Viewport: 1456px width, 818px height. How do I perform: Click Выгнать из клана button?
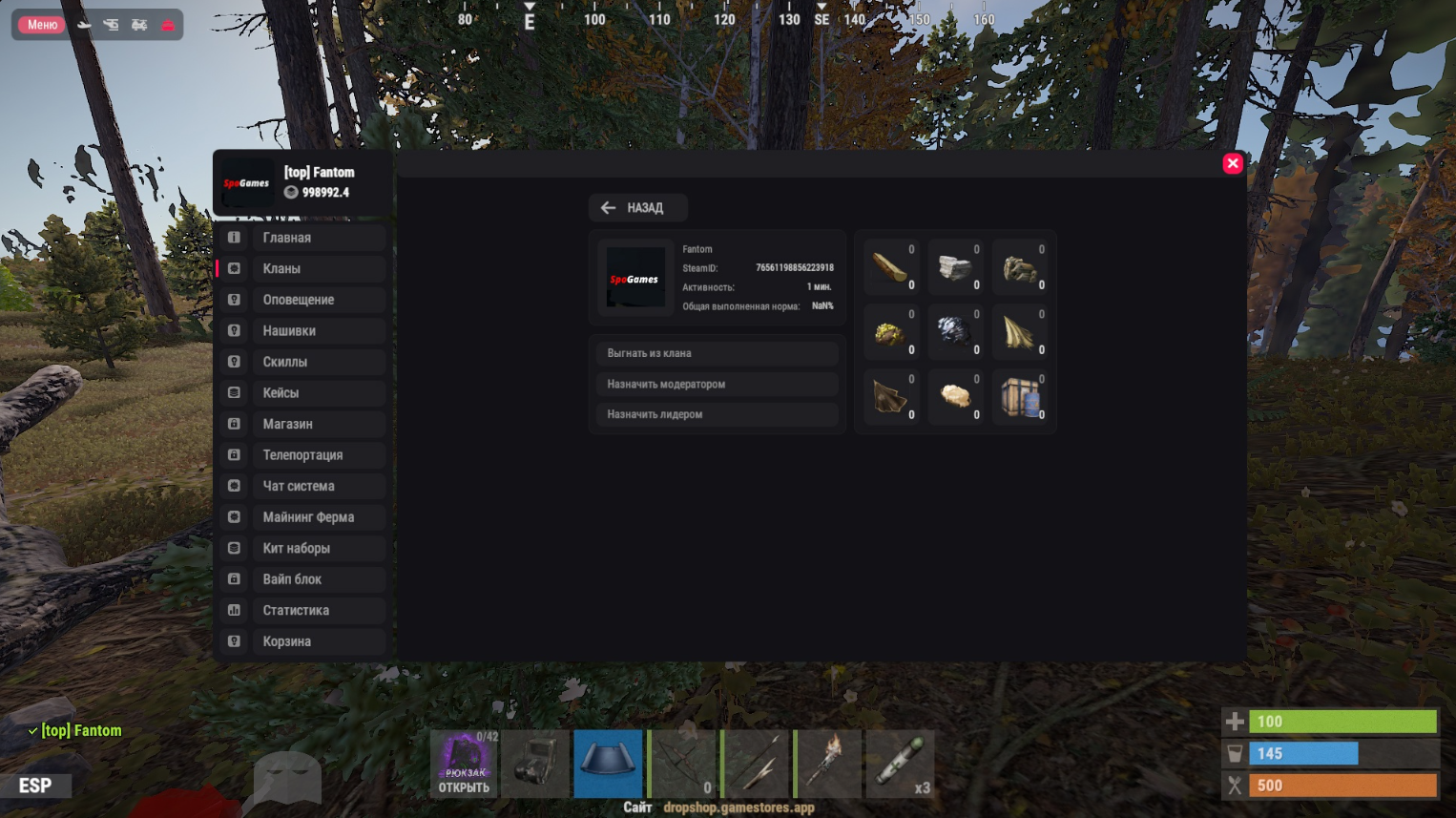coord(716,353)
